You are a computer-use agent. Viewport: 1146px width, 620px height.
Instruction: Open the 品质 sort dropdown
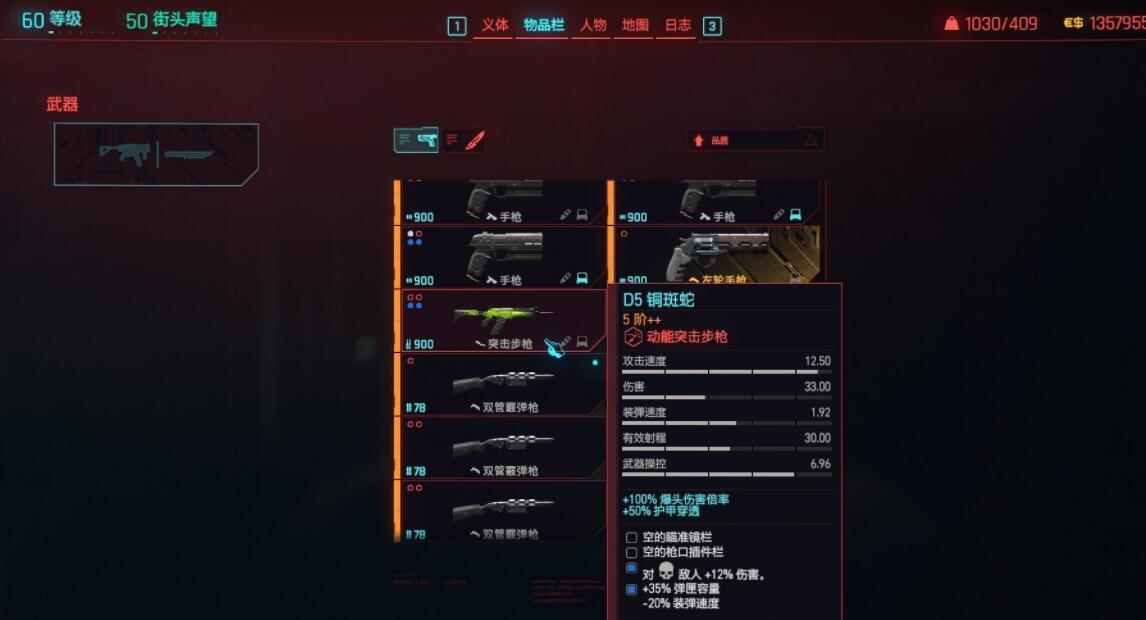click(x=757, y=141)
